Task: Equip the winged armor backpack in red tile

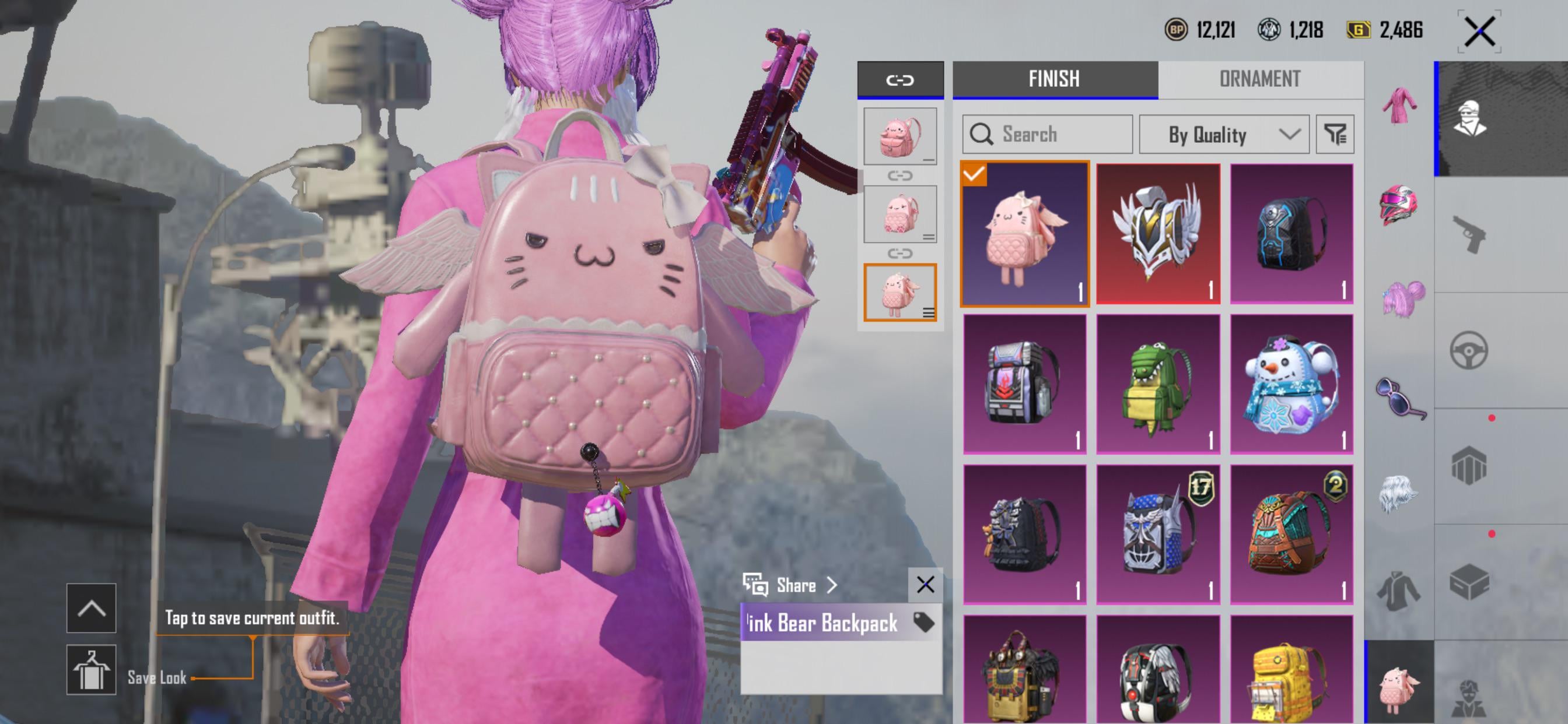Action: pos(1158,234)
